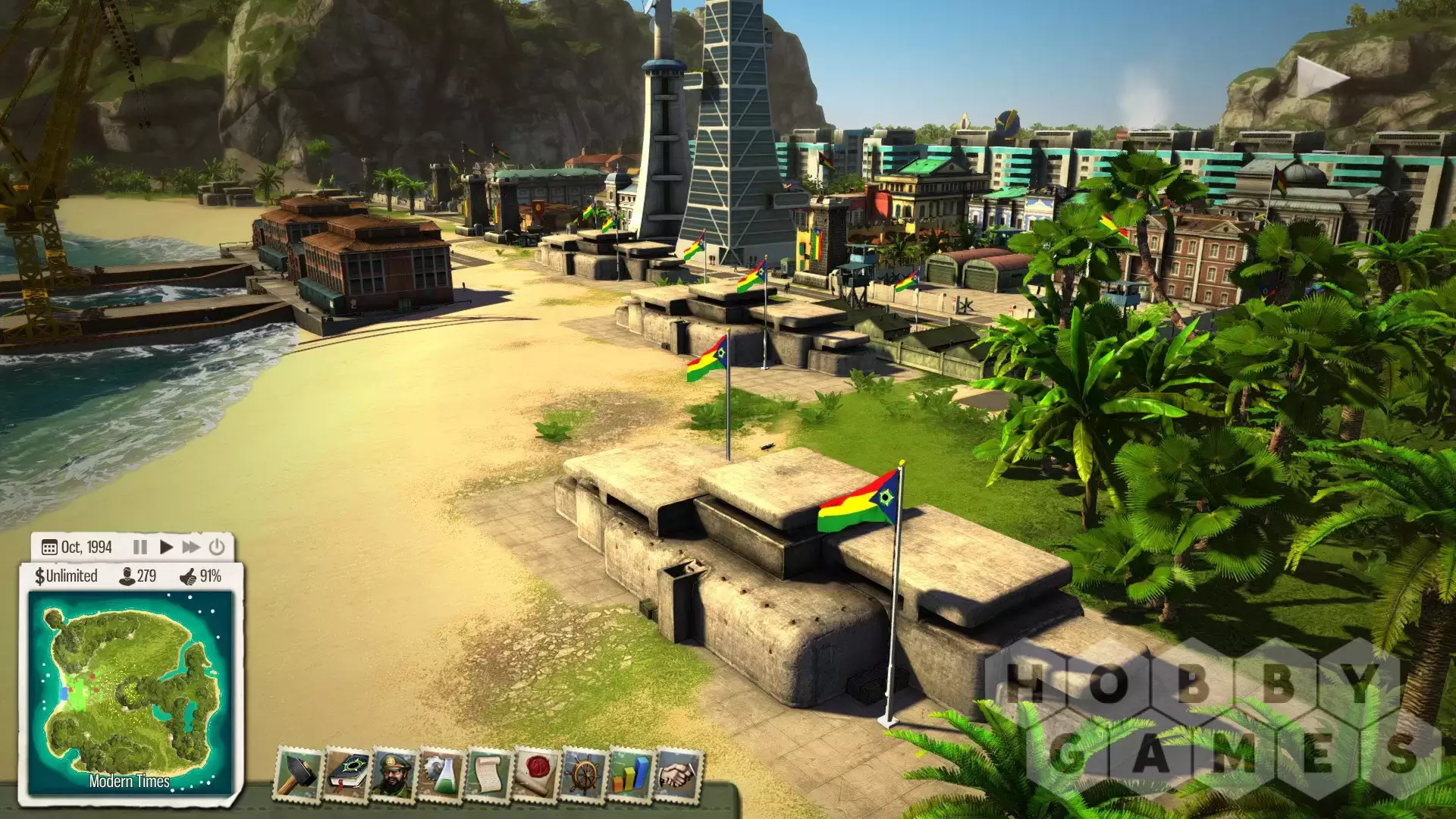Open the handshake stamp

click(679, 773)
